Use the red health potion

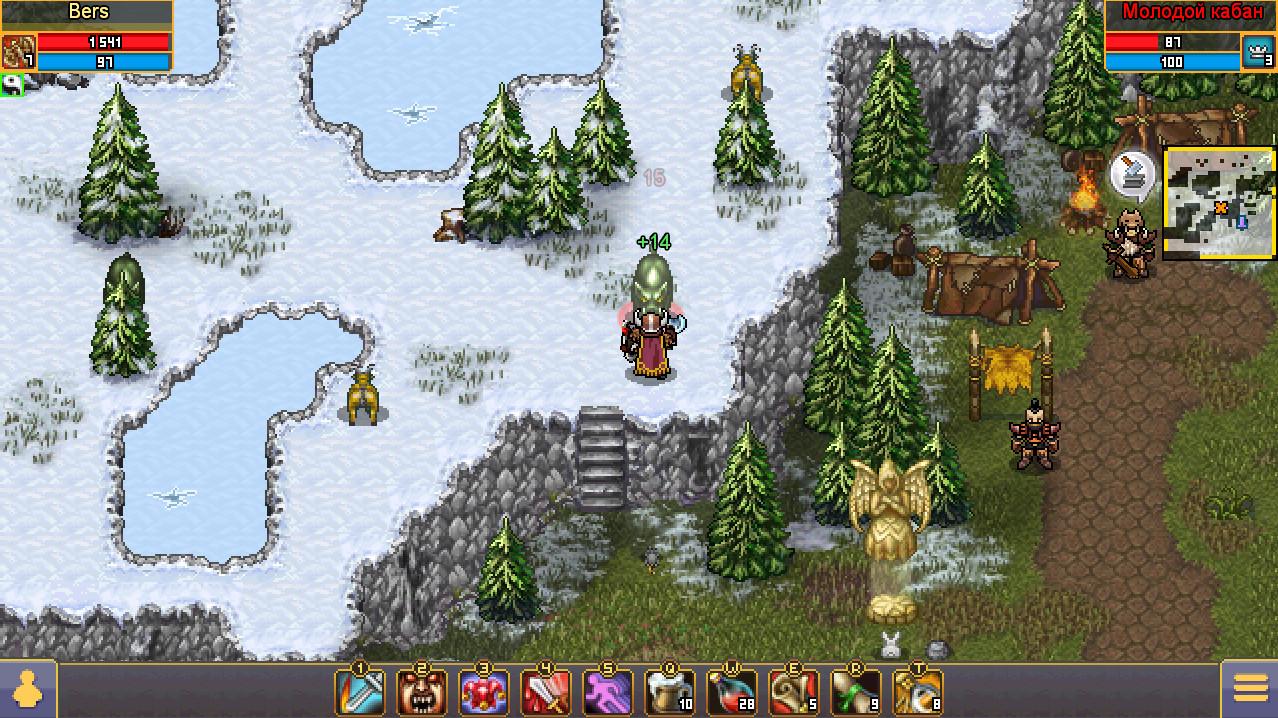(731, 692)
